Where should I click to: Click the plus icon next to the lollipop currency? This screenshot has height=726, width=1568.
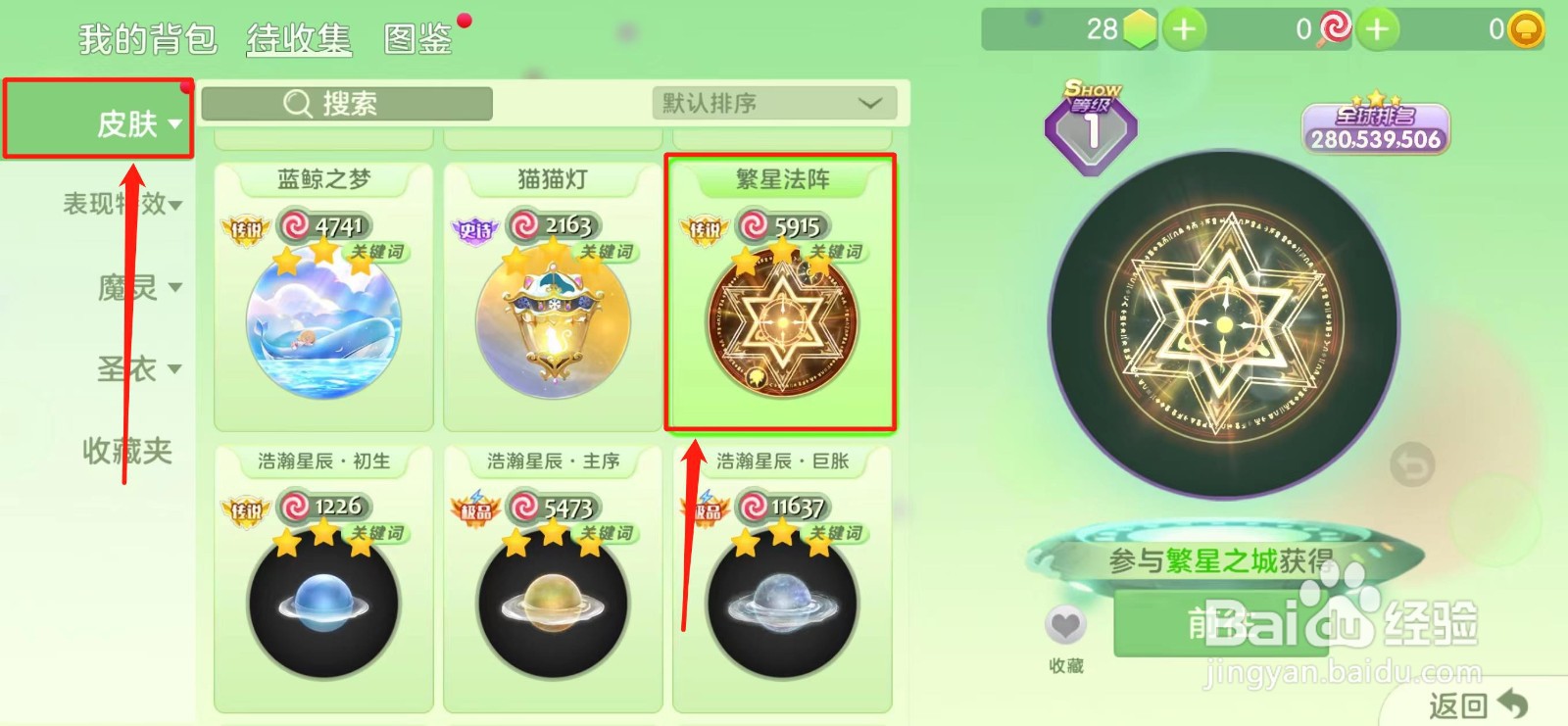(x=1377, y=29)
